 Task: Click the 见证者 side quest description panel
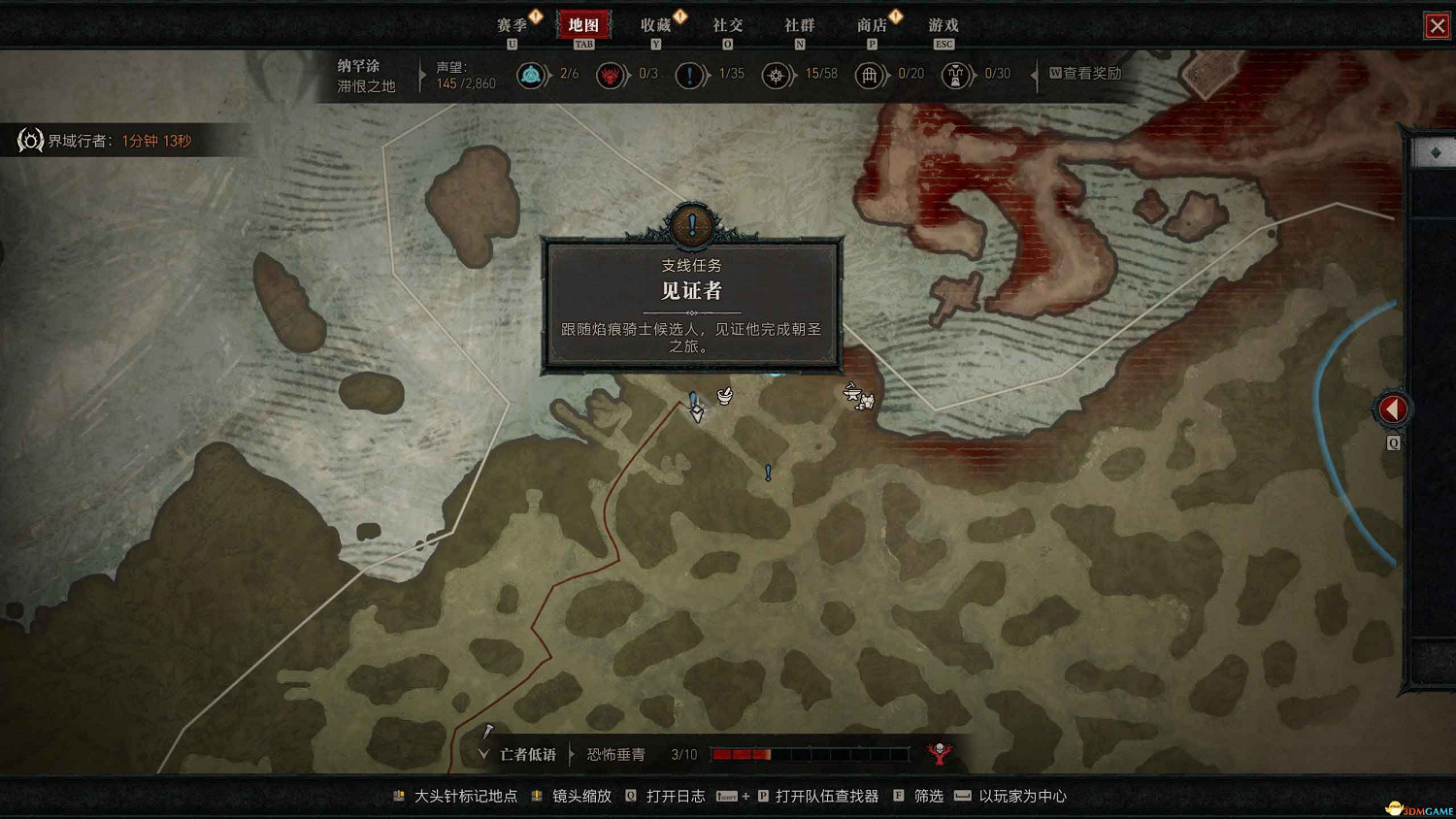pyautogui.click(x=691, y=308)
